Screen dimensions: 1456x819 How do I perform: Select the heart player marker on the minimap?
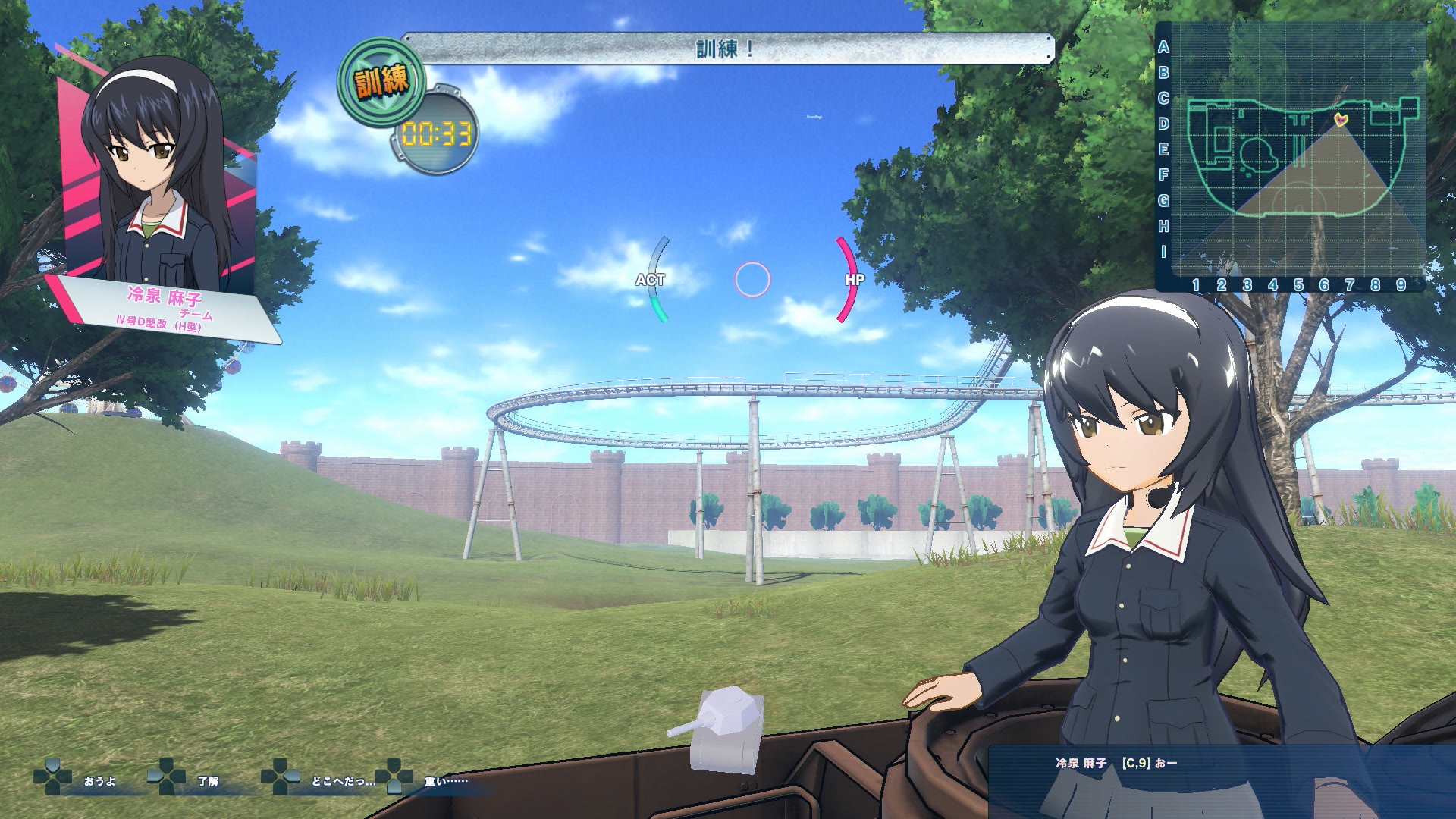pos(1341,119)
